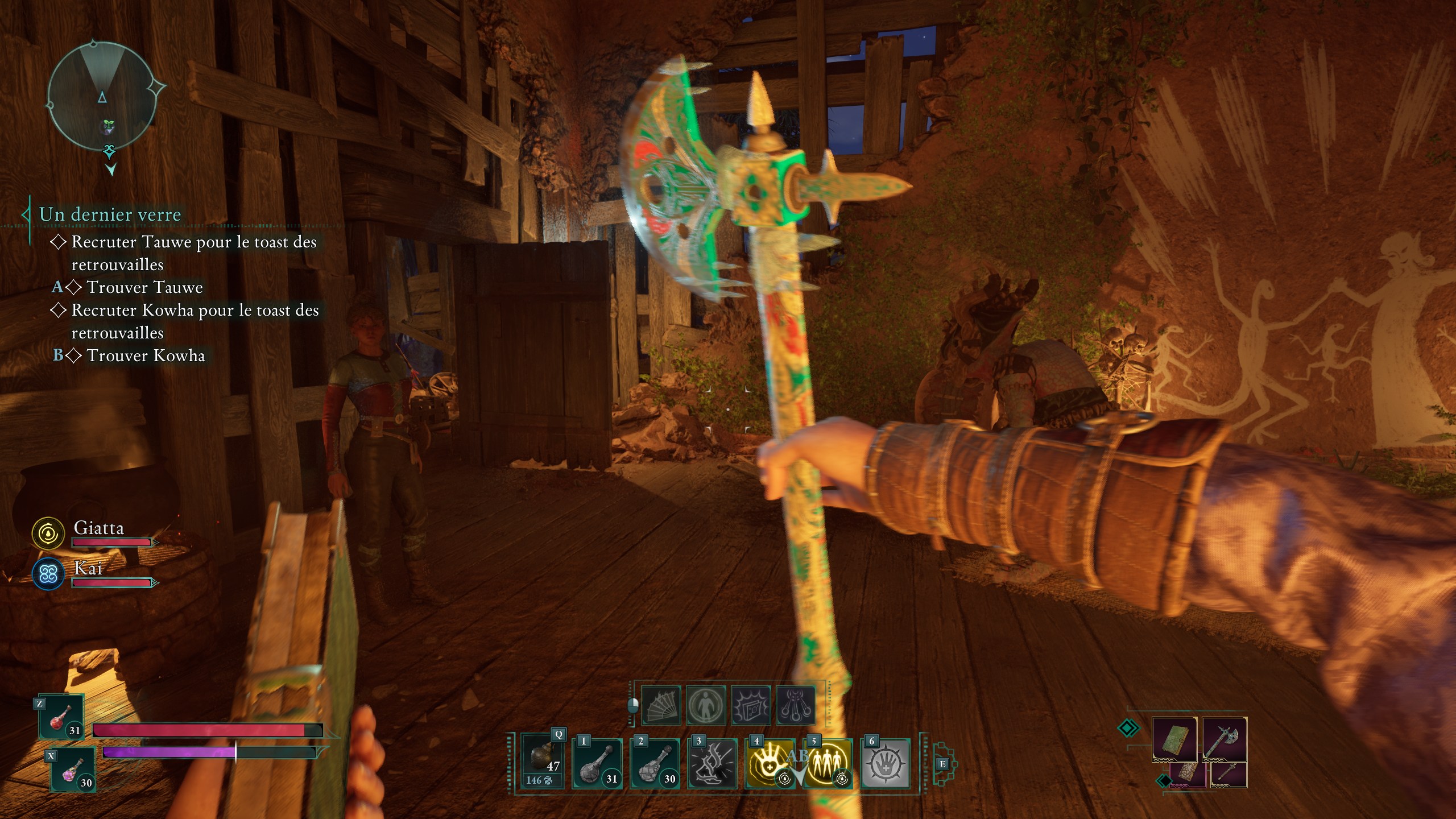Select the equipped green grimoire slot

tap(1174, 739)
